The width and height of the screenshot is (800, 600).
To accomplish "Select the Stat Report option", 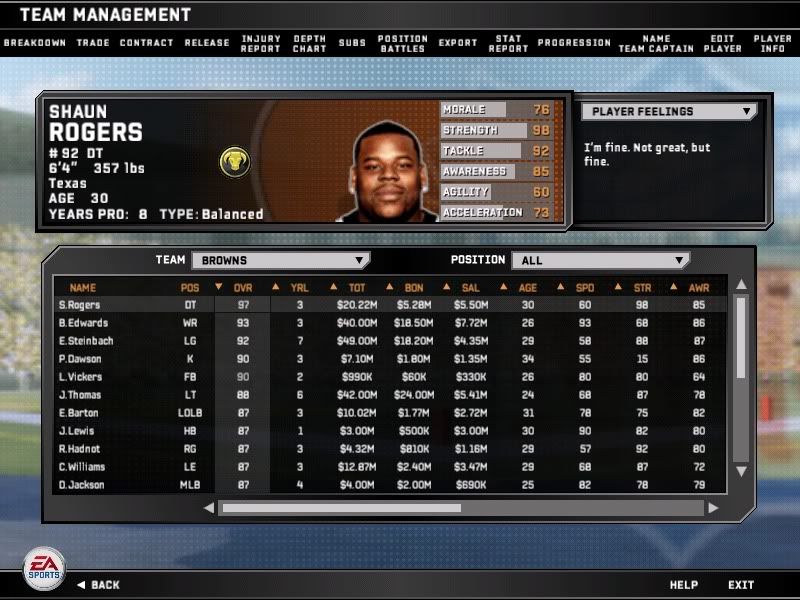I will point(508,43).
